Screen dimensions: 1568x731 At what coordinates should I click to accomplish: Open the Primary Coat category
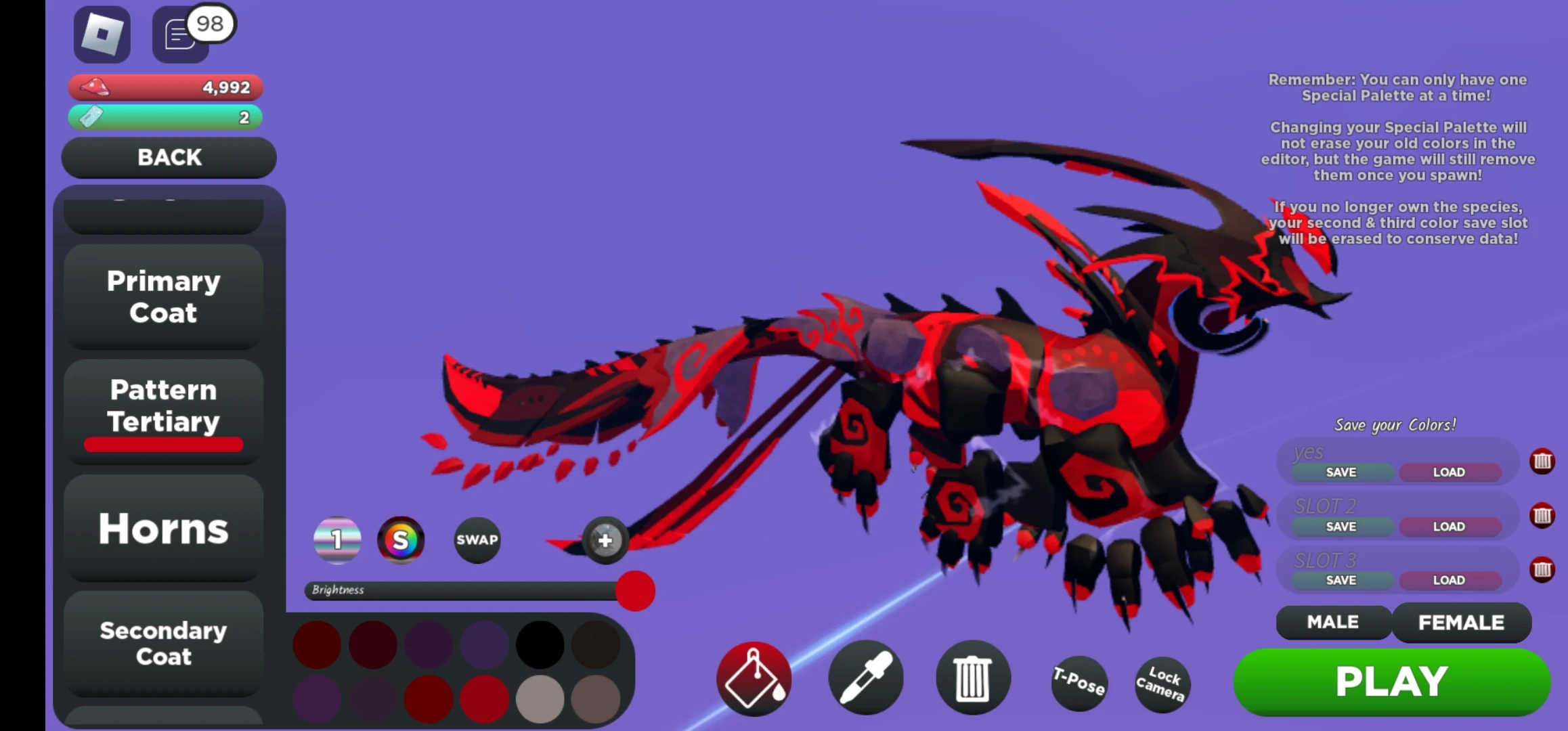(x=162, y=296)
